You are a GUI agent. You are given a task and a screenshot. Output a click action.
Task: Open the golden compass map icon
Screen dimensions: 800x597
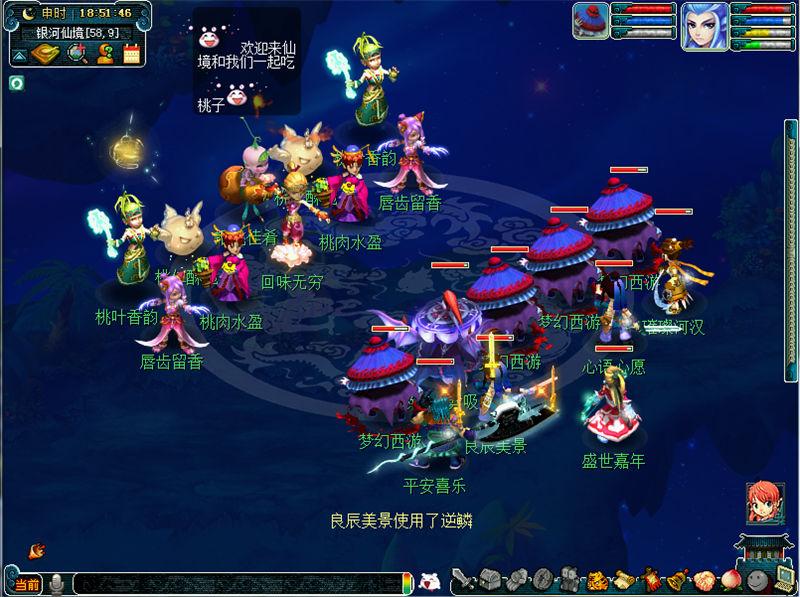pos(44,53)
